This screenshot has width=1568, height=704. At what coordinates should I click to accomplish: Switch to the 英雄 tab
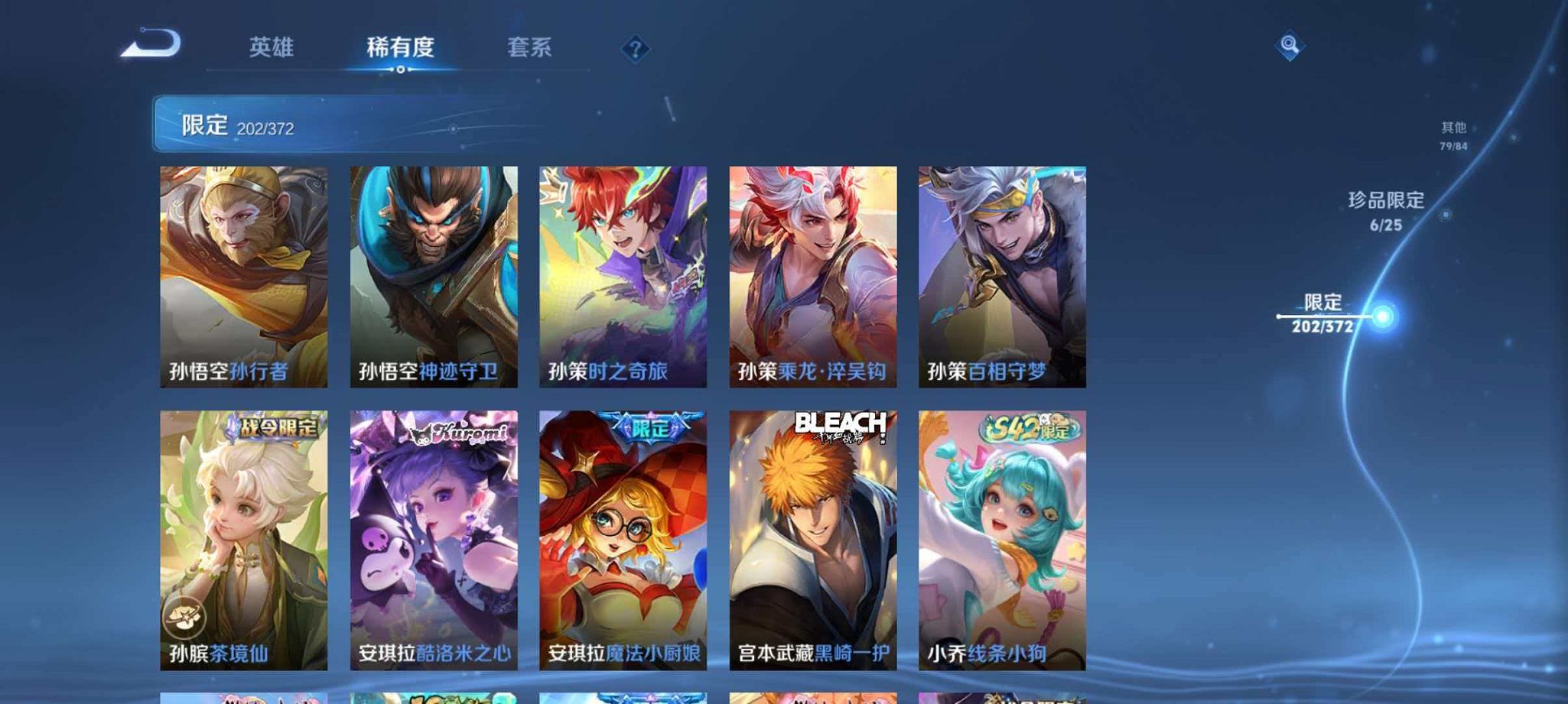tap(272, 47)
